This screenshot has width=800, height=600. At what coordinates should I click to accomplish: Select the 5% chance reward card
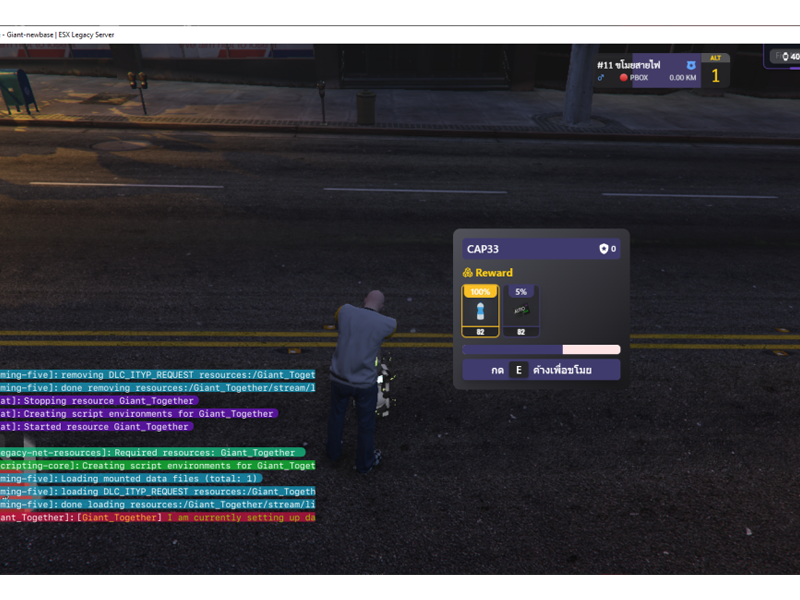pyautogui.click(x=521, y=311)
